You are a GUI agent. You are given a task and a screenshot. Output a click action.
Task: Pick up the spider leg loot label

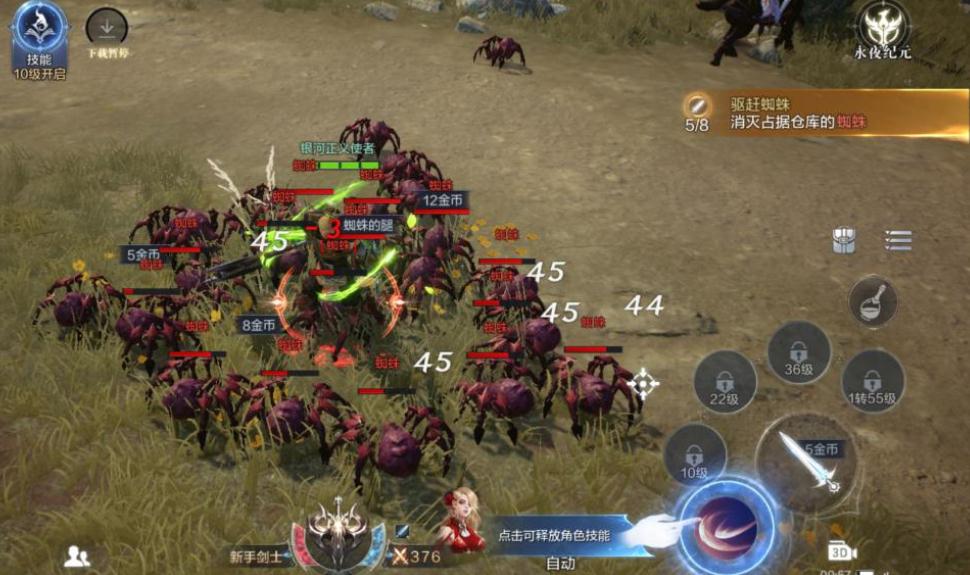point(368,226)
